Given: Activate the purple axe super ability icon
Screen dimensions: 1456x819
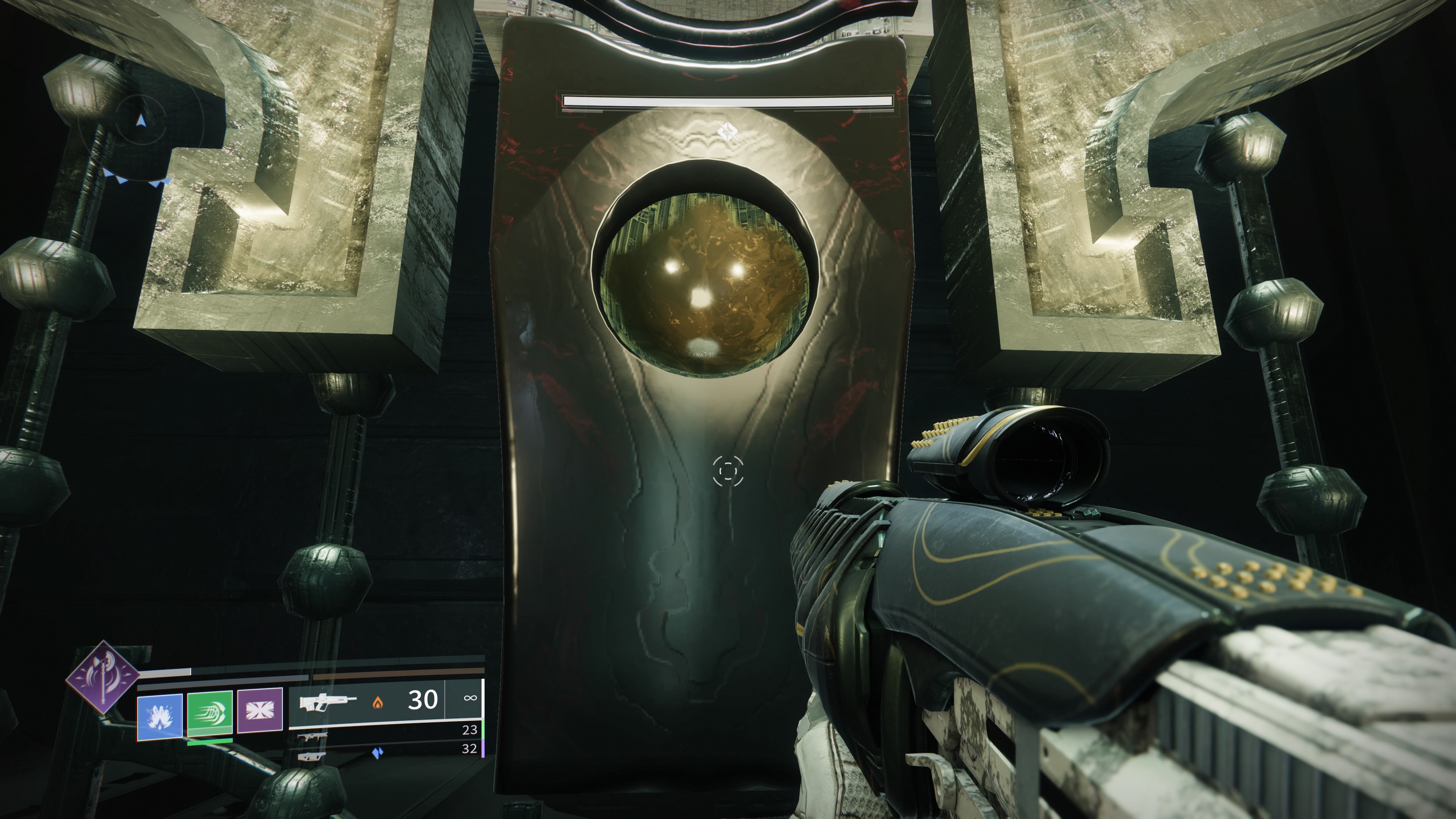Looking at the screenshot, I should pos(102,677).
